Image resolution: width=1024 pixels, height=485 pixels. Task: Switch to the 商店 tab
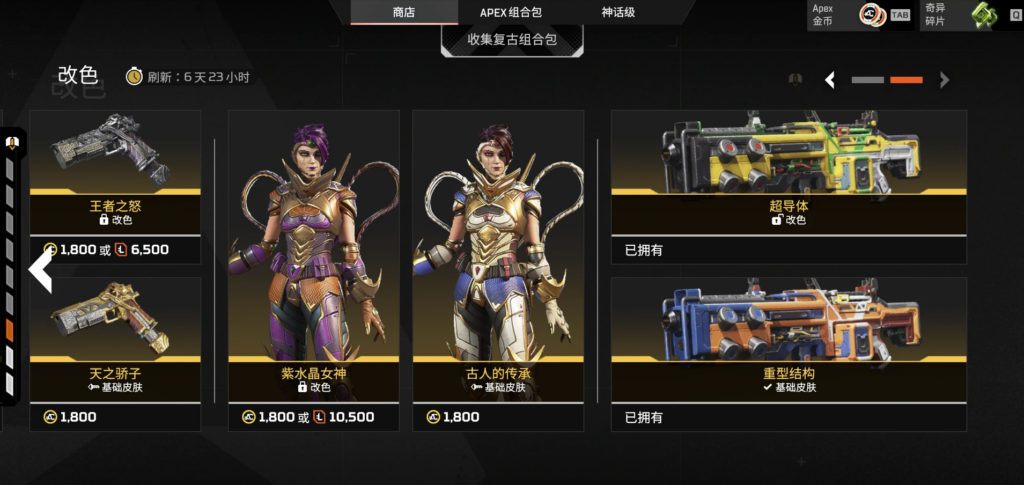(404, 12)
